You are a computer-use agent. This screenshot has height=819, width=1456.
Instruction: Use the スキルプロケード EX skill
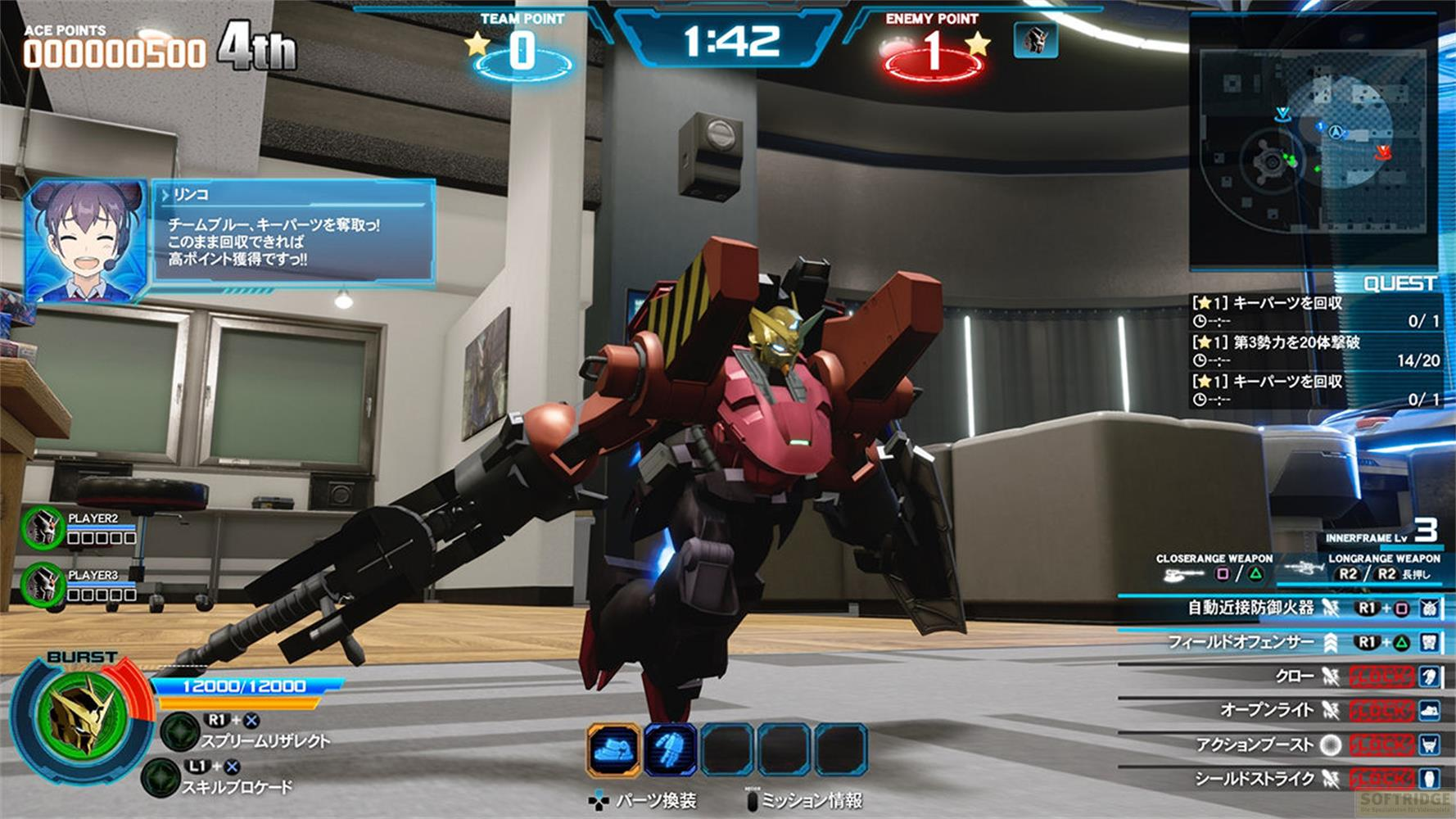[161, 777]
